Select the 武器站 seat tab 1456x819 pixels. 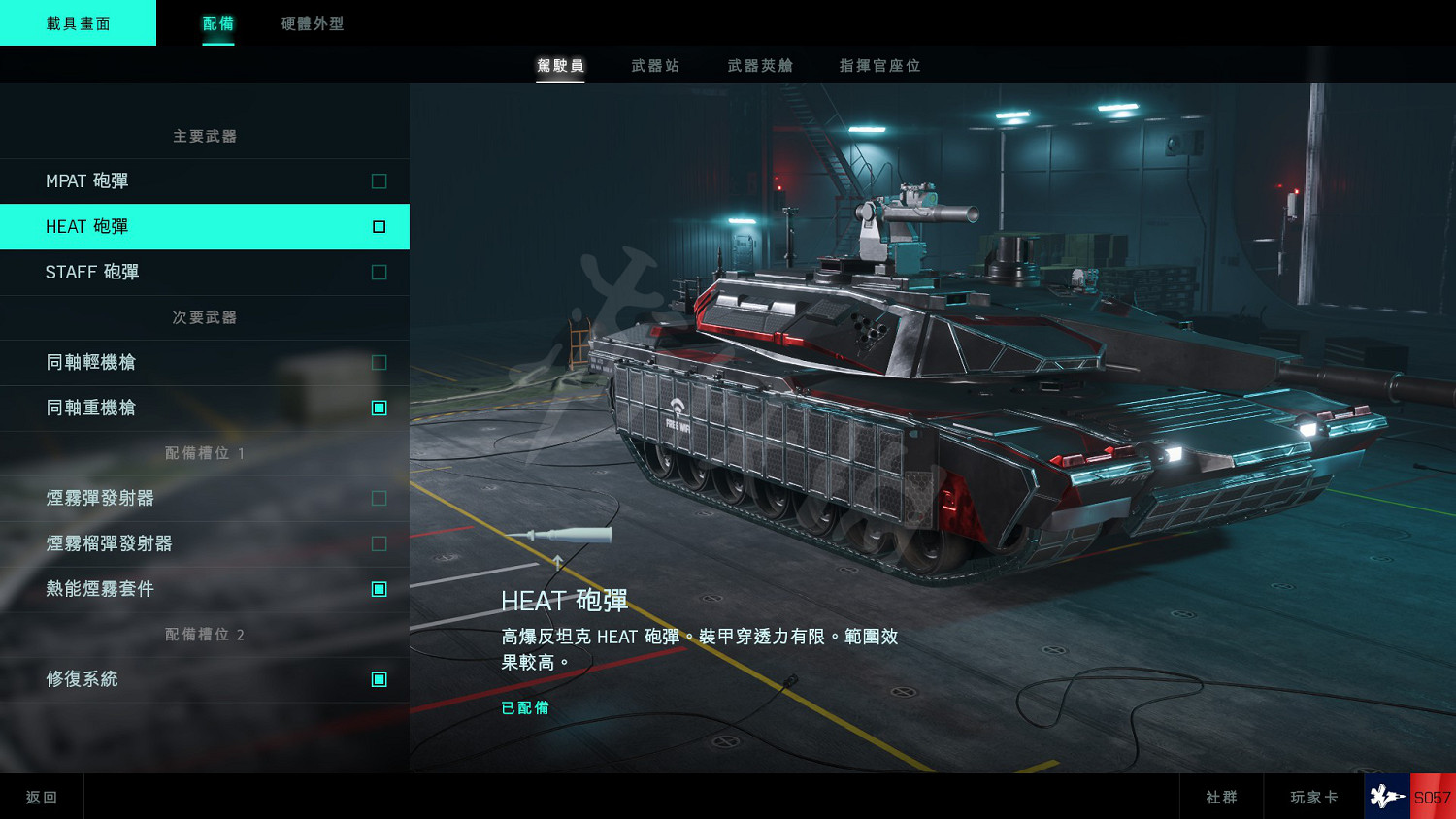[x=655, y=65]
